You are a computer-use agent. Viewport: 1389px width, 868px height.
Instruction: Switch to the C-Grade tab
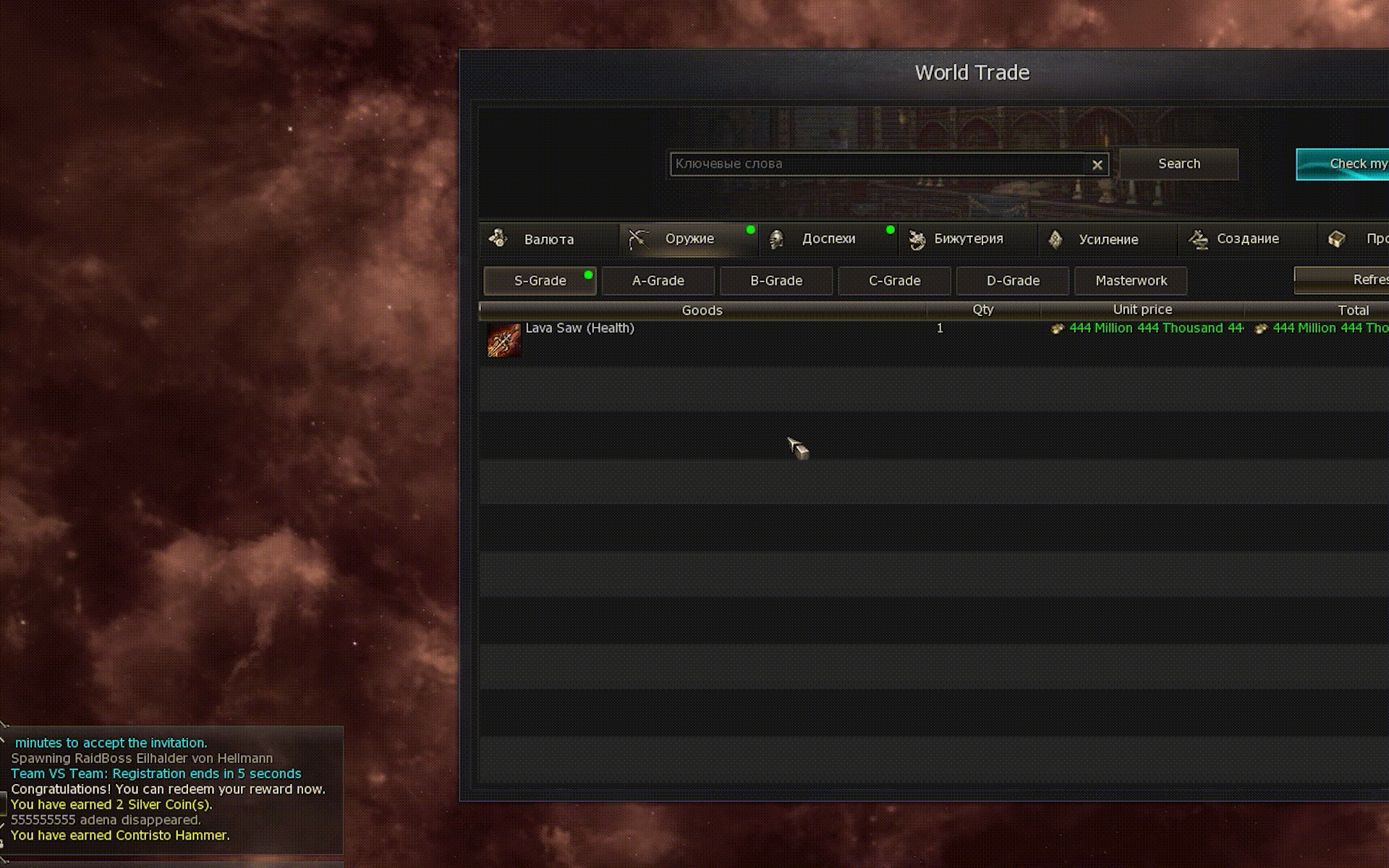pos(894,281)
